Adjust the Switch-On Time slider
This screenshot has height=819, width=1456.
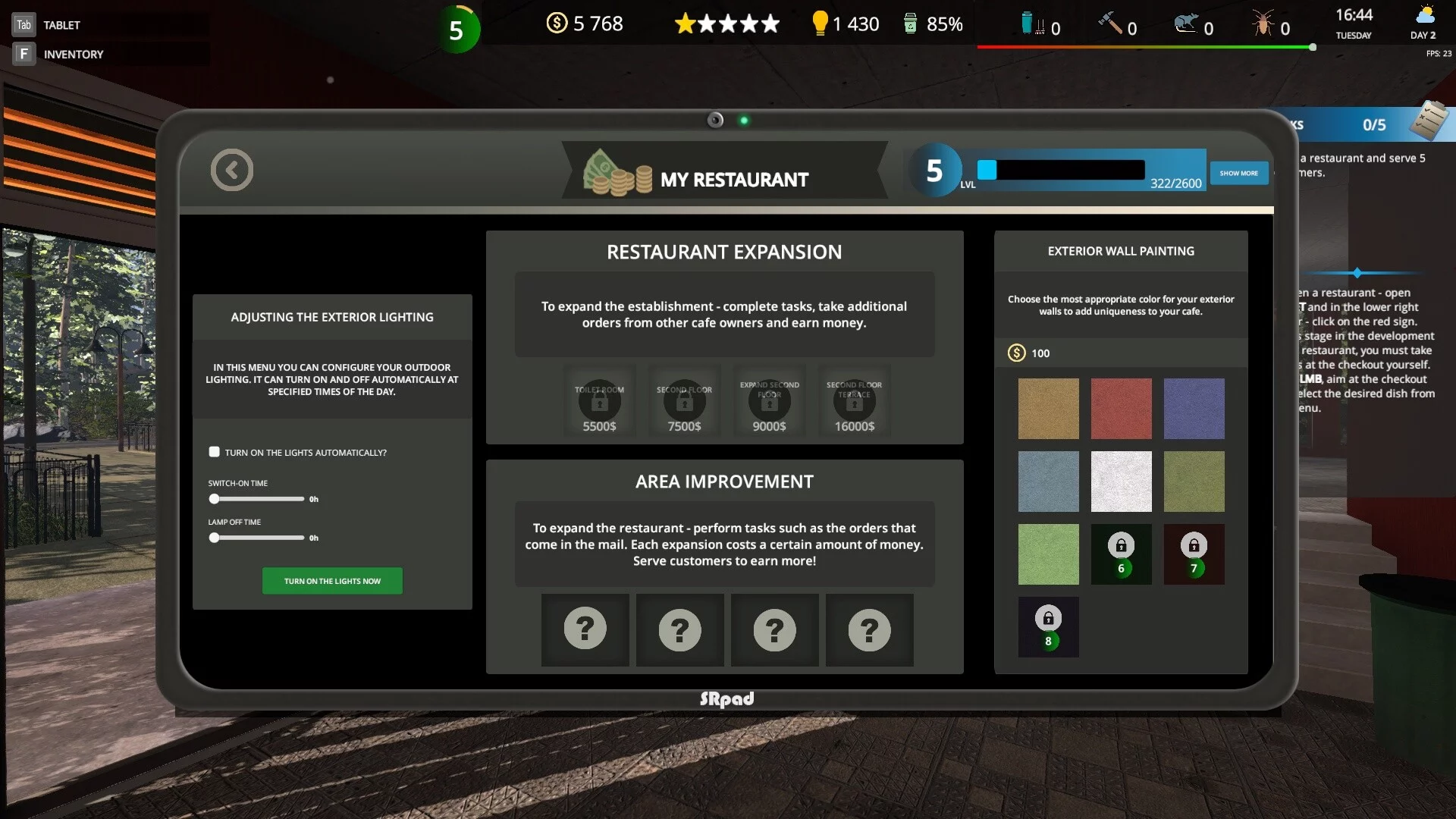(215, 499)
